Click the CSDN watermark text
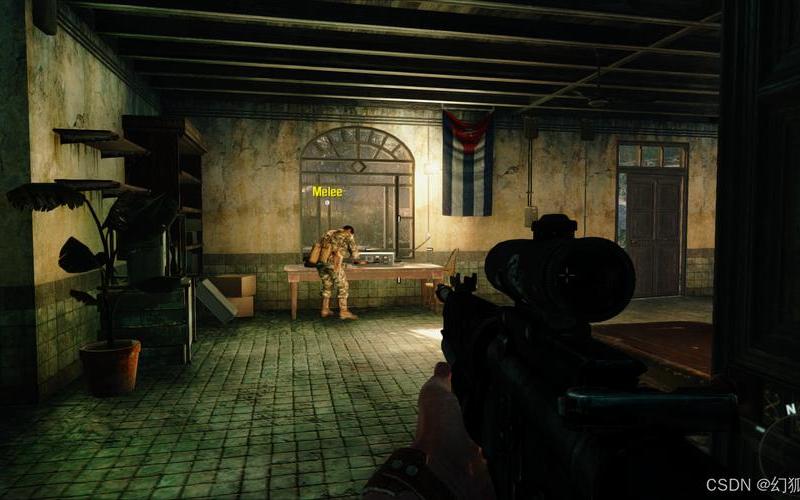Viewport: 800px width, 500px height. 752,484
